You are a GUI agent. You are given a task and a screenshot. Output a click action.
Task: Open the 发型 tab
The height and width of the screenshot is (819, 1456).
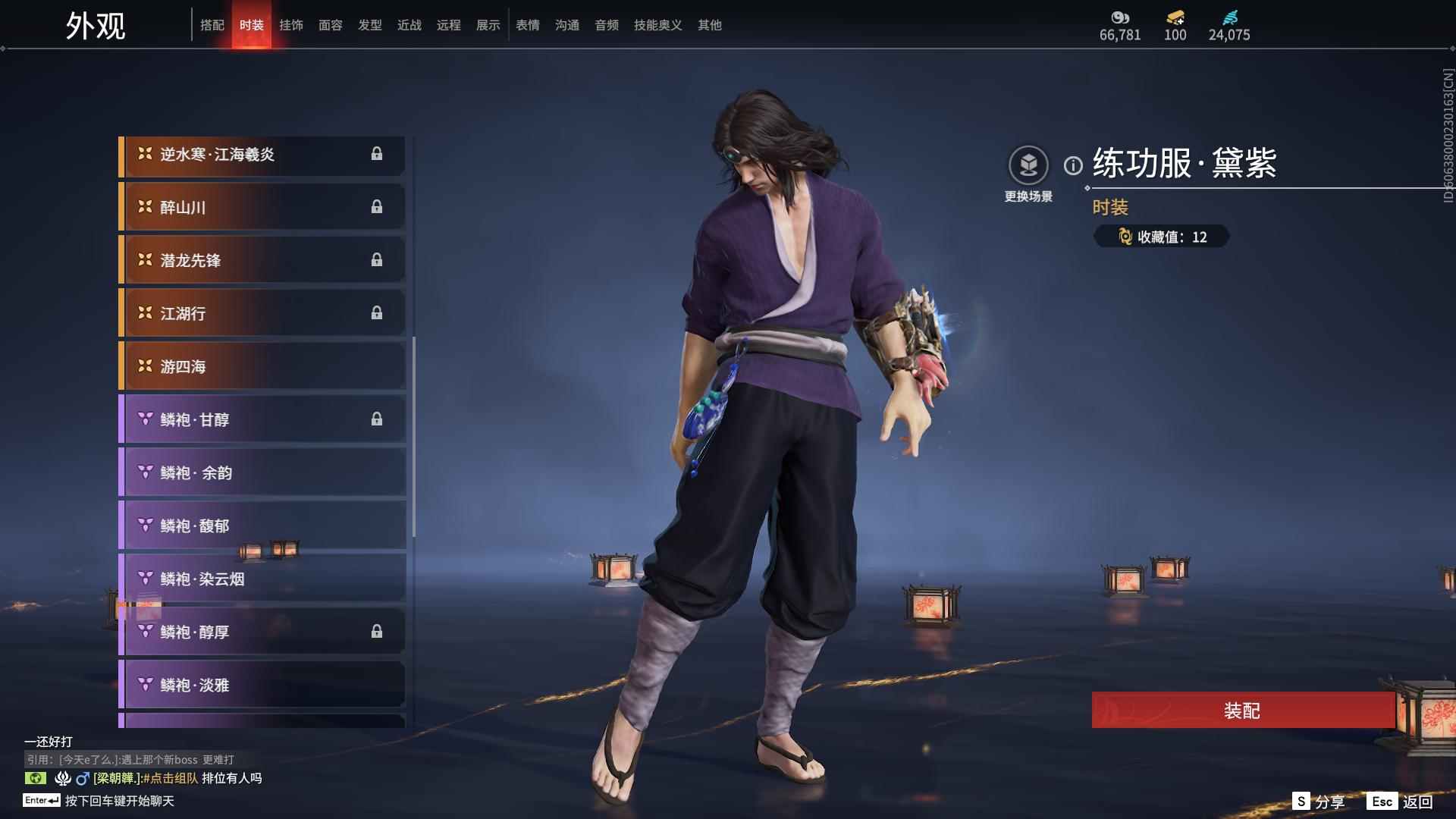[x=369, y=24]
